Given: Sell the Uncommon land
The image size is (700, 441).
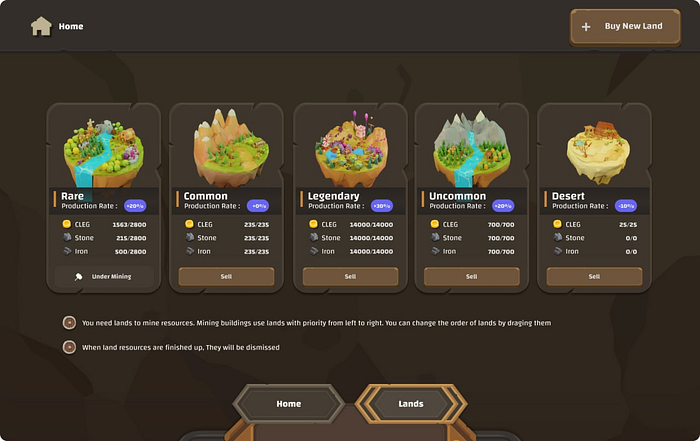Looking at the screenshot, I should 471,276.
